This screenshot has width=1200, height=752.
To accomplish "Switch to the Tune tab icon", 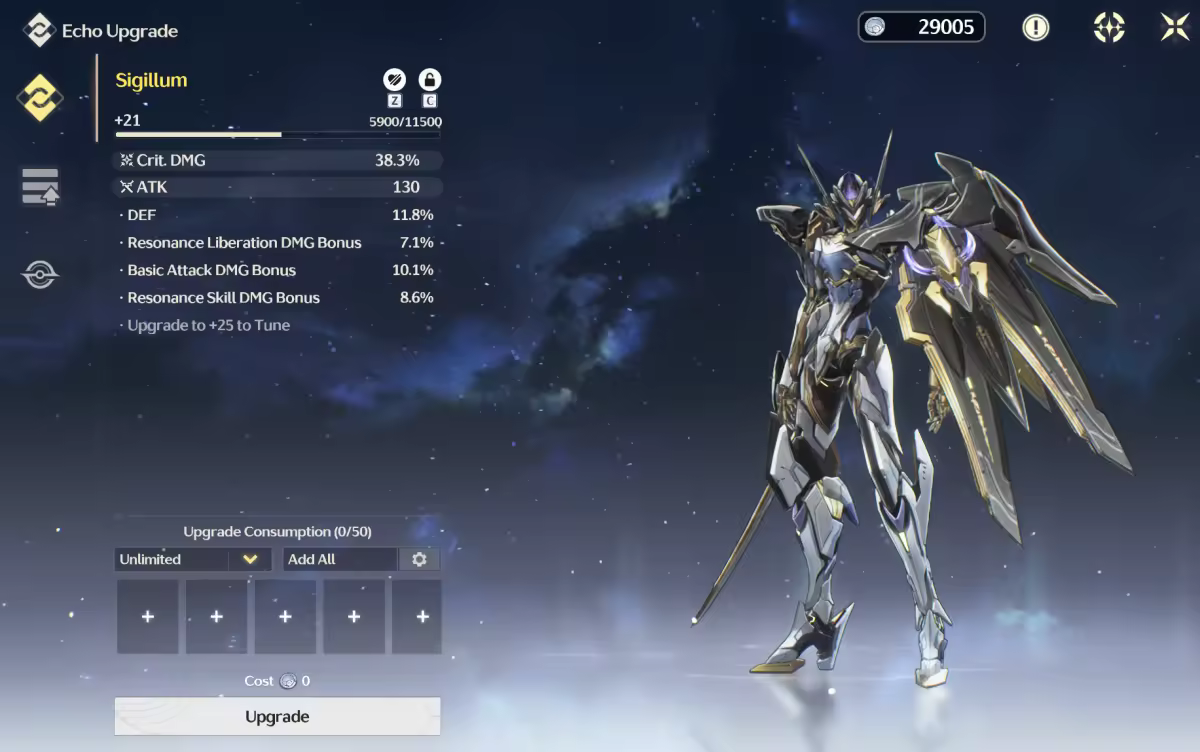I will point(40,187).
